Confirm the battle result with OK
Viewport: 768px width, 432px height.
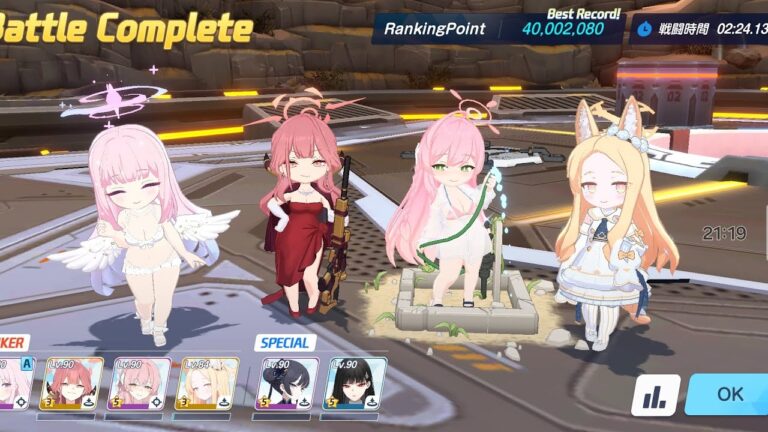pyautogui.click(x=728, y=394)
